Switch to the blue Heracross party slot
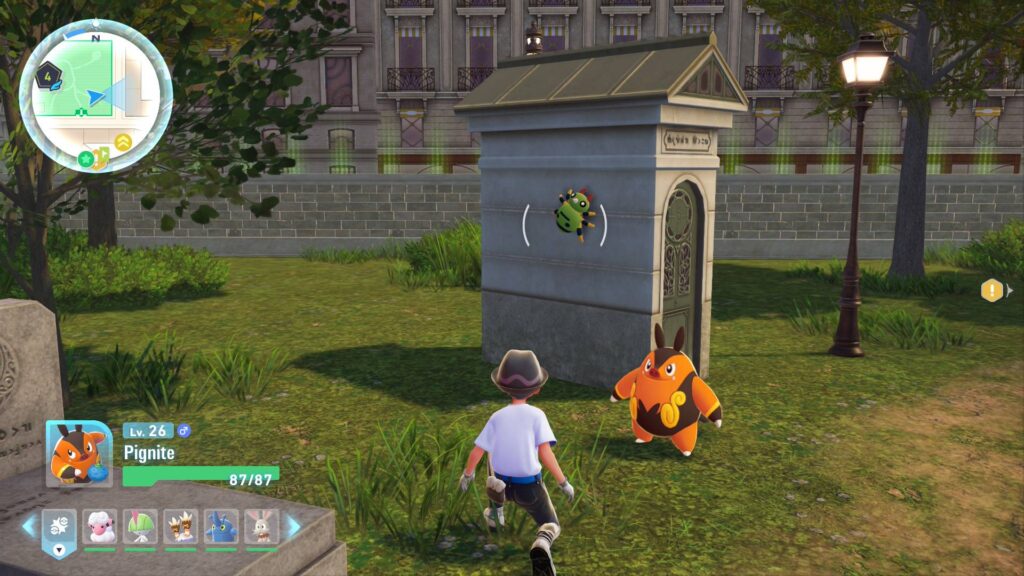 (221, 526)
